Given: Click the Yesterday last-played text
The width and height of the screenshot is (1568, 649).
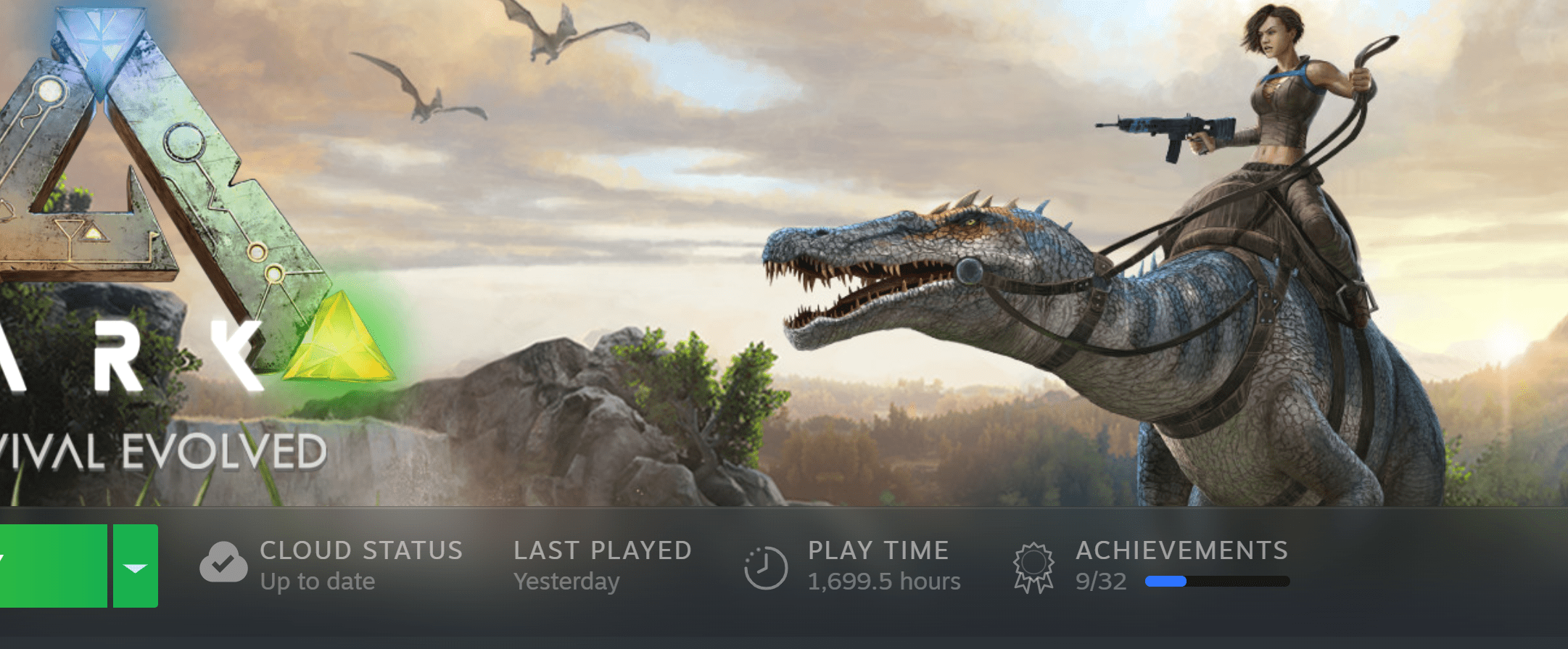Looking at the screenshot, I should [x=566, y=580].
